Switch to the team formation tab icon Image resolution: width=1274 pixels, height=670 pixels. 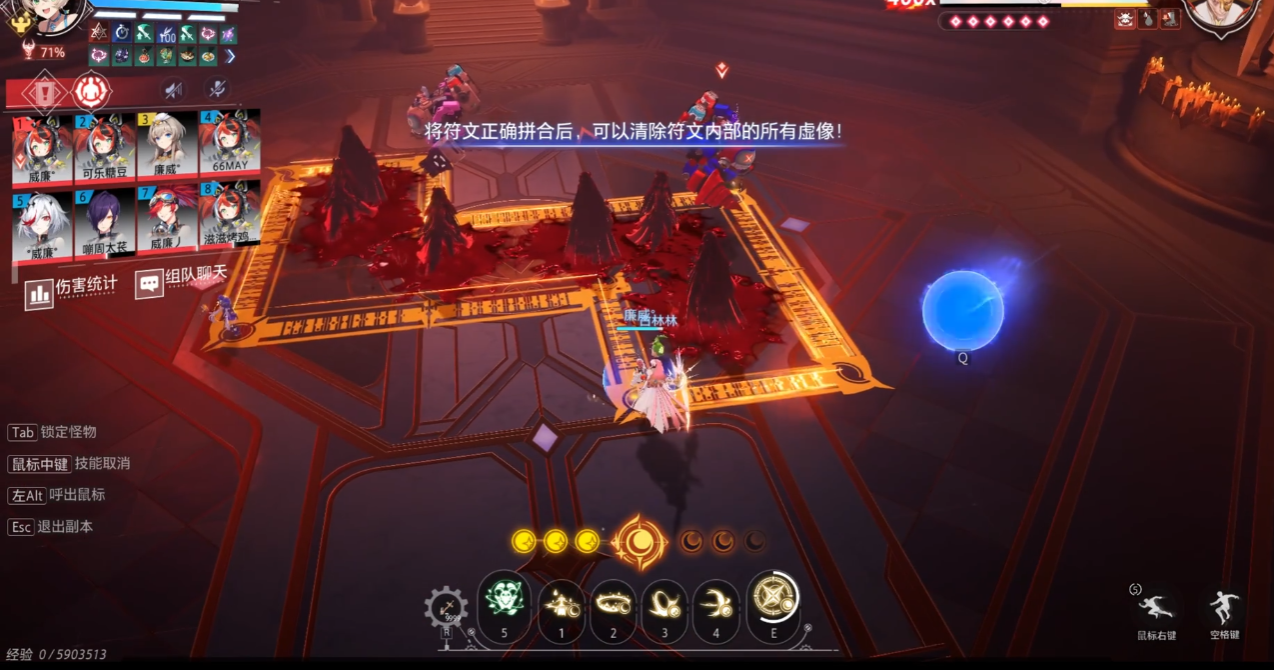[91, 92]
